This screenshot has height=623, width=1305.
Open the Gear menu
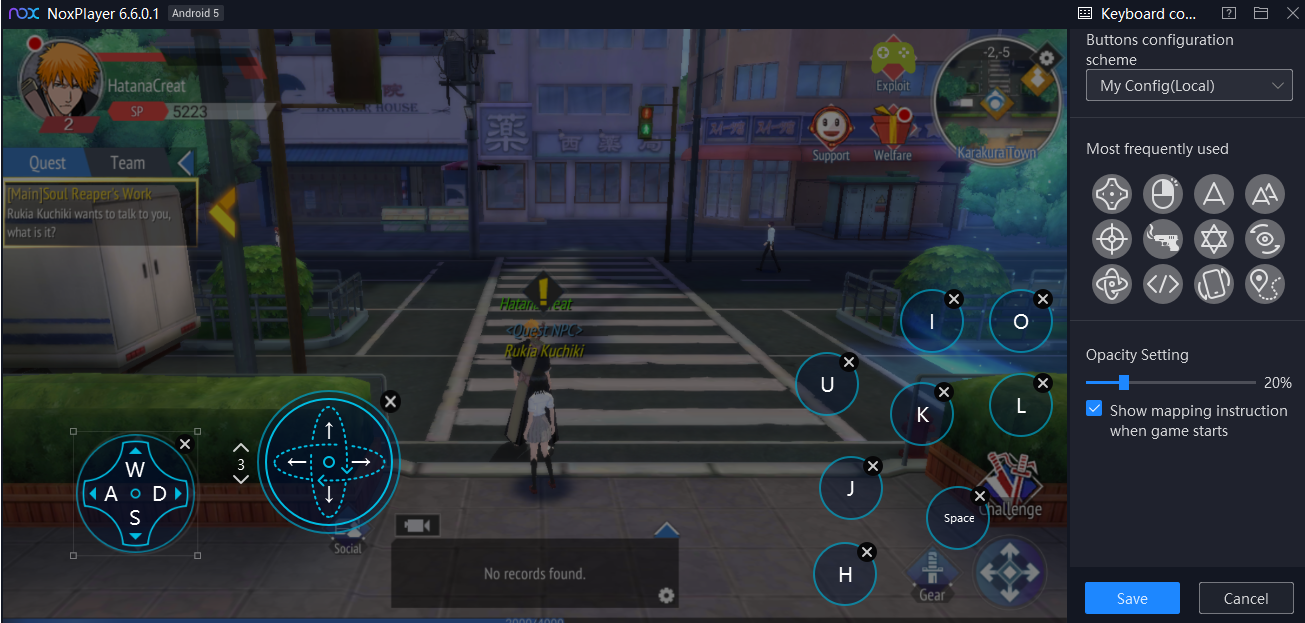[931, 575]
